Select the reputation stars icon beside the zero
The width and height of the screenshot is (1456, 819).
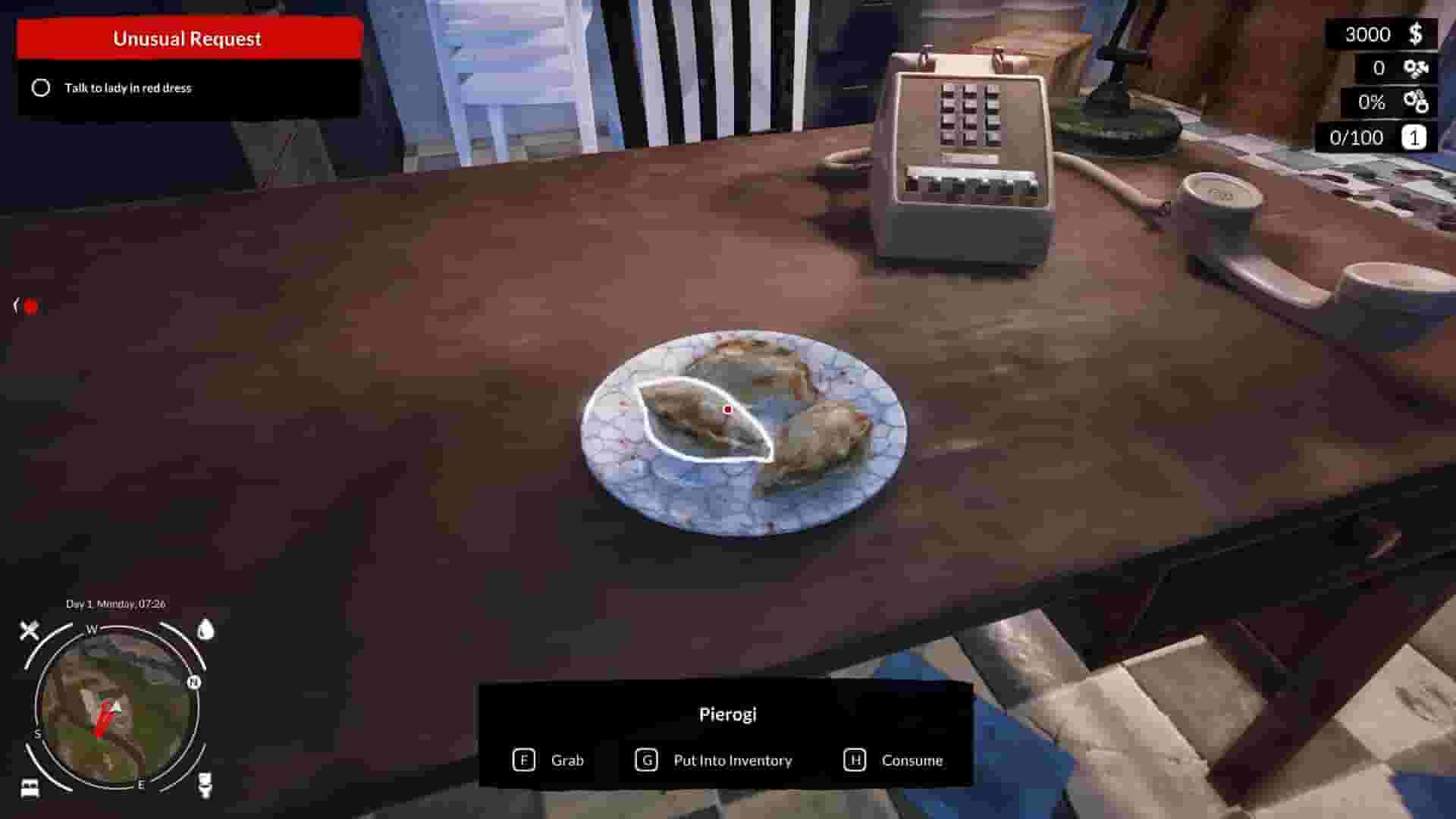point(1415,68)
